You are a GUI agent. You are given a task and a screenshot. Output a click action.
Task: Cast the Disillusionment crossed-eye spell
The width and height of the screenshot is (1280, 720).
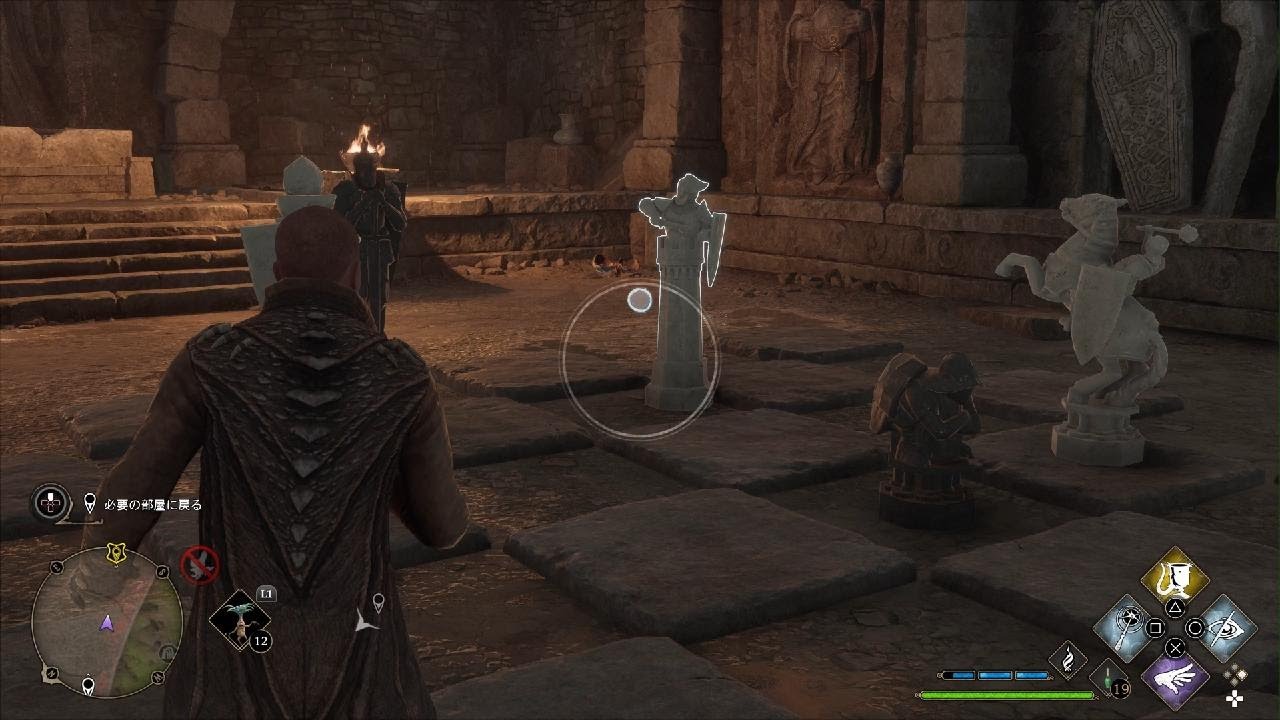click(1223, 627)
